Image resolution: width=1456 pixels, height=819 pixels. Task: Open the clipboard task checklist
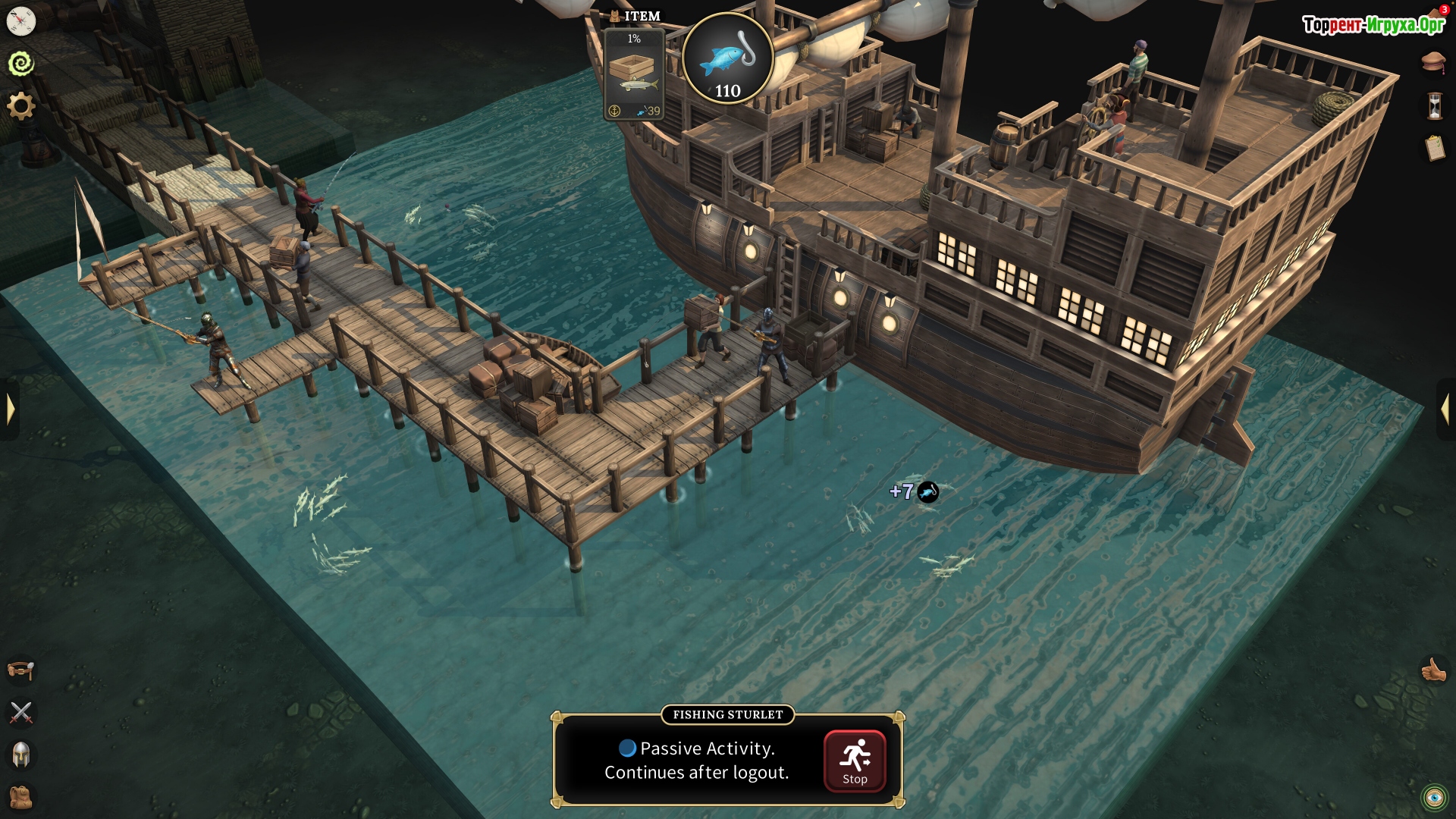1434,148
